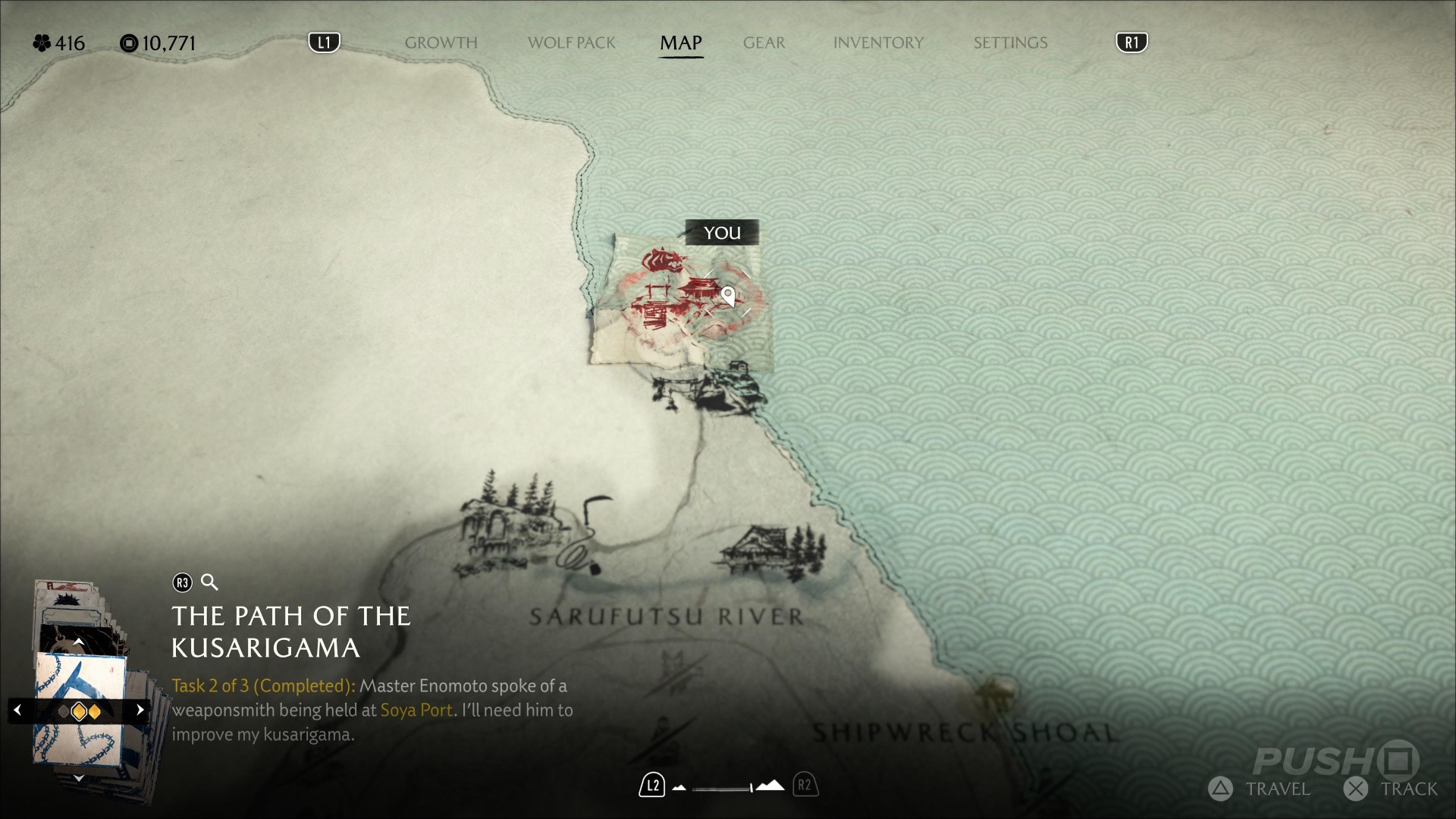1456x819 pixels.
Task: Show the previous quest with left arrow
Action: 18,711
